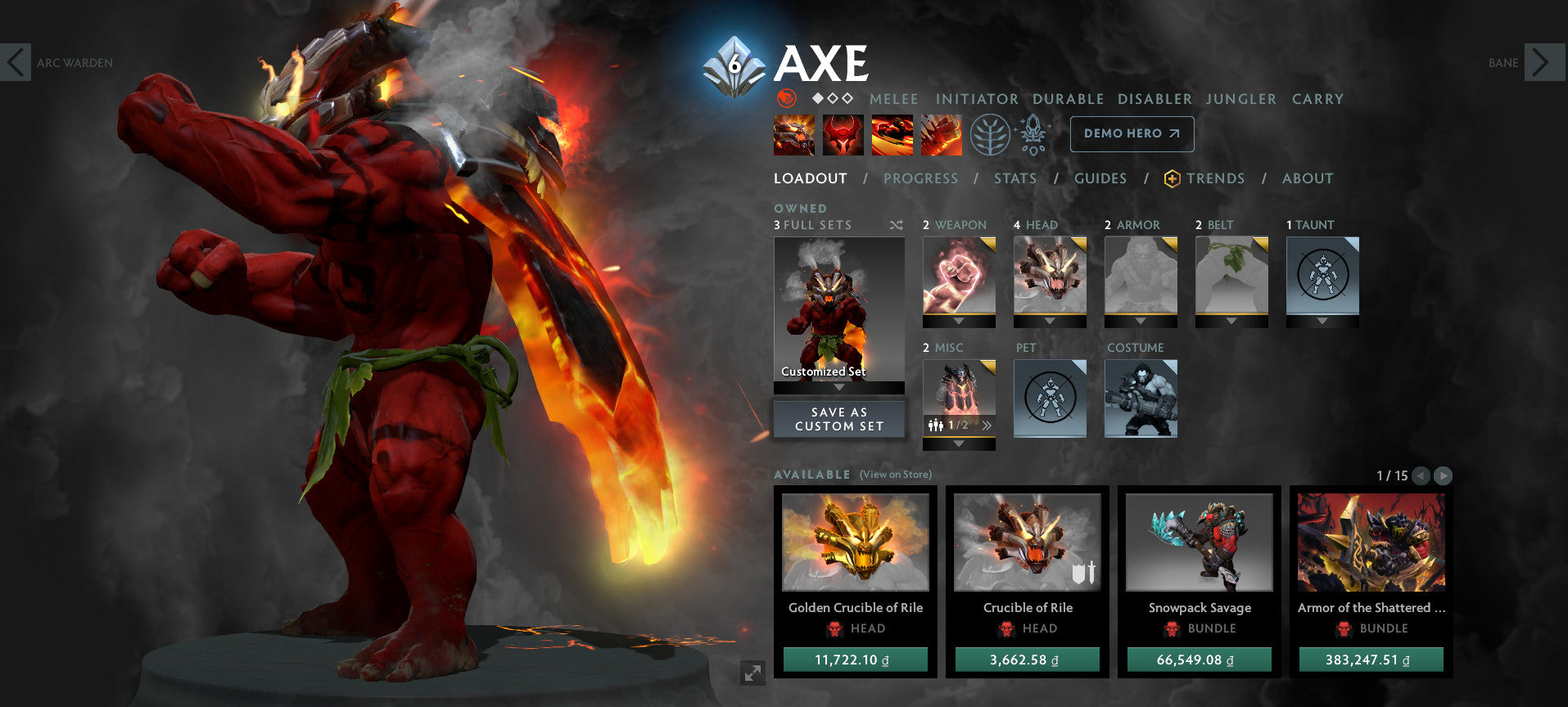Open the View on Store link
The width and height of the screenshot is (1568, 707).
[x=895, y=474]
